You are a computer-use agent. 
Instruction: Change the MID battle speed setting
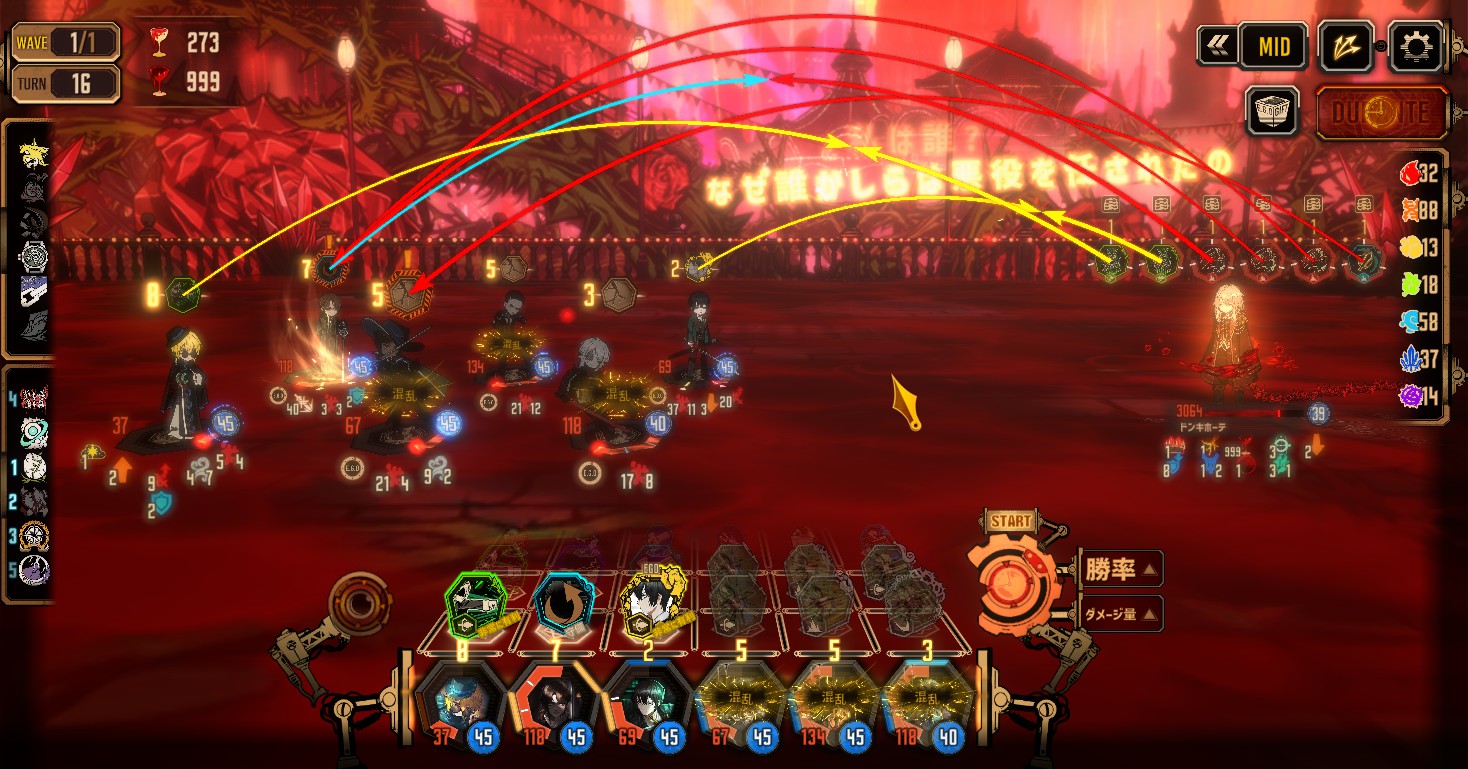[1273, 46]
